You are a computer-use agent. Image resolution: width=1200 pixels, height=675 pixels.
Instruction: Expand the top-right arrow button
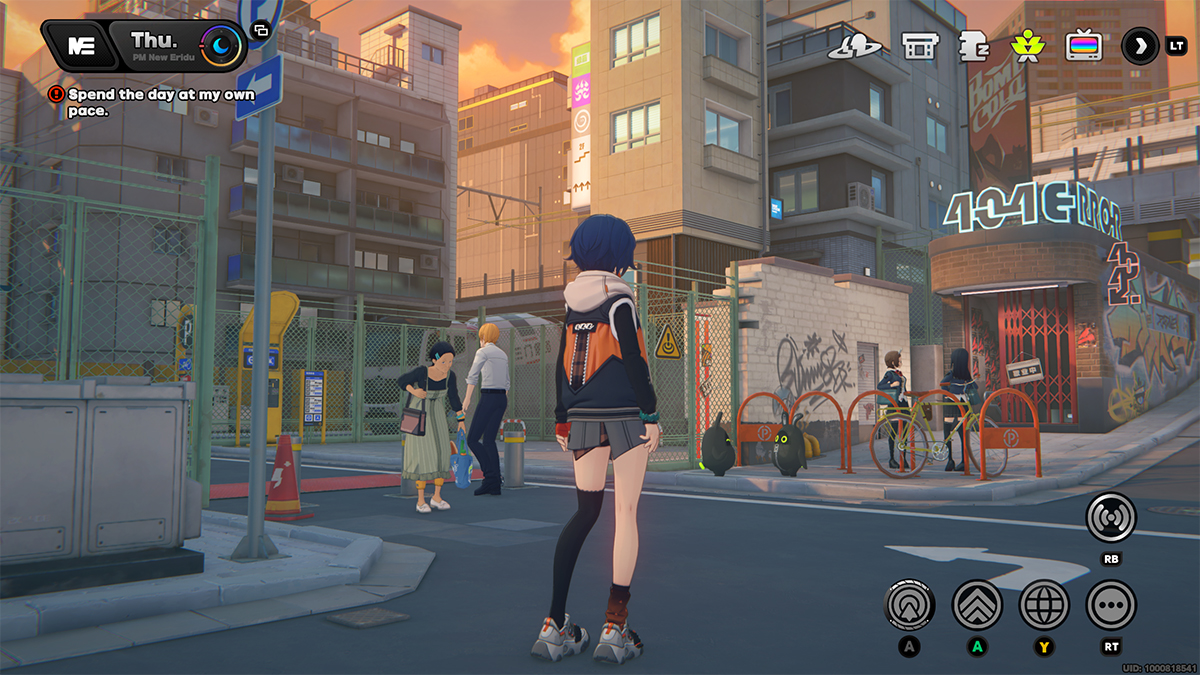(x=1139, y=46)
